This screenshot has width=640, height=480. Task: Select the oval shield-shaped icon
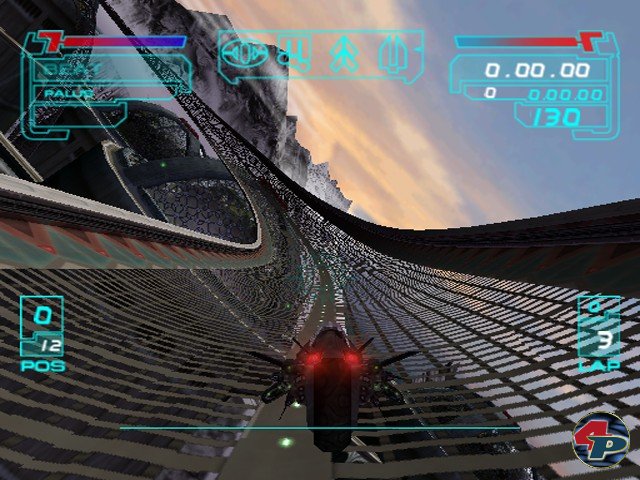[x=243, y=52]
